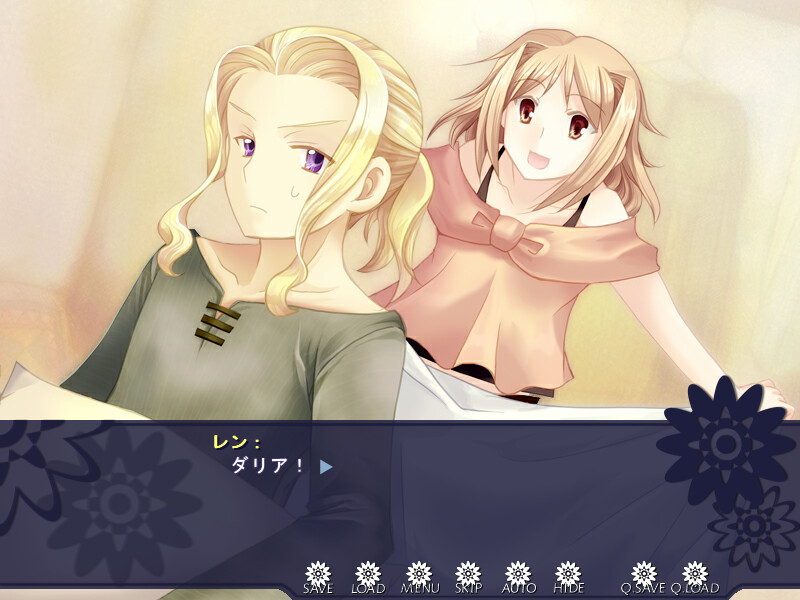Turn on AUTO text advance

pyautogui.click(x=518, y=575)
